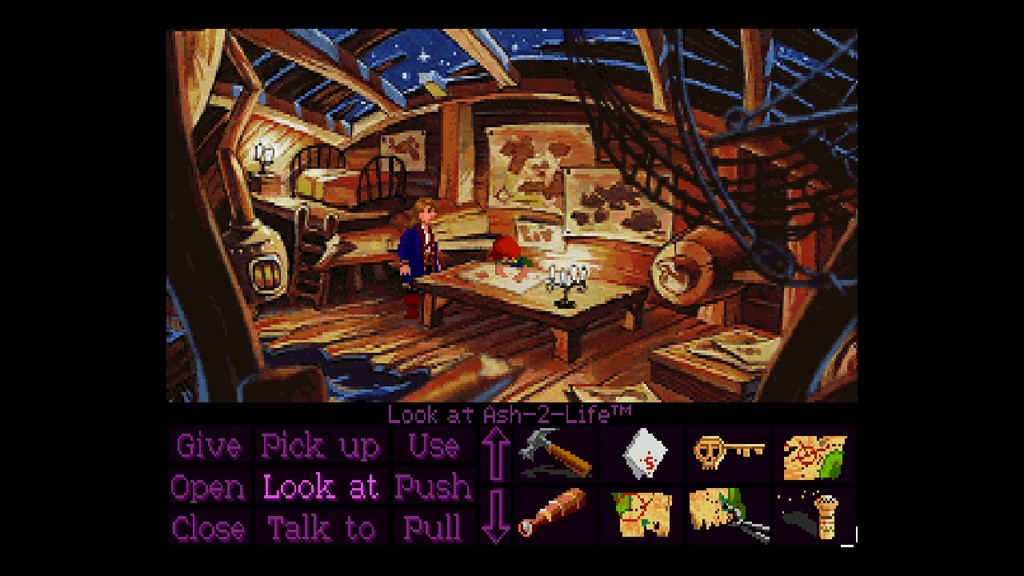Select the white cloth with red dollar sign
Screen dimensions: 1024x576
641,454
